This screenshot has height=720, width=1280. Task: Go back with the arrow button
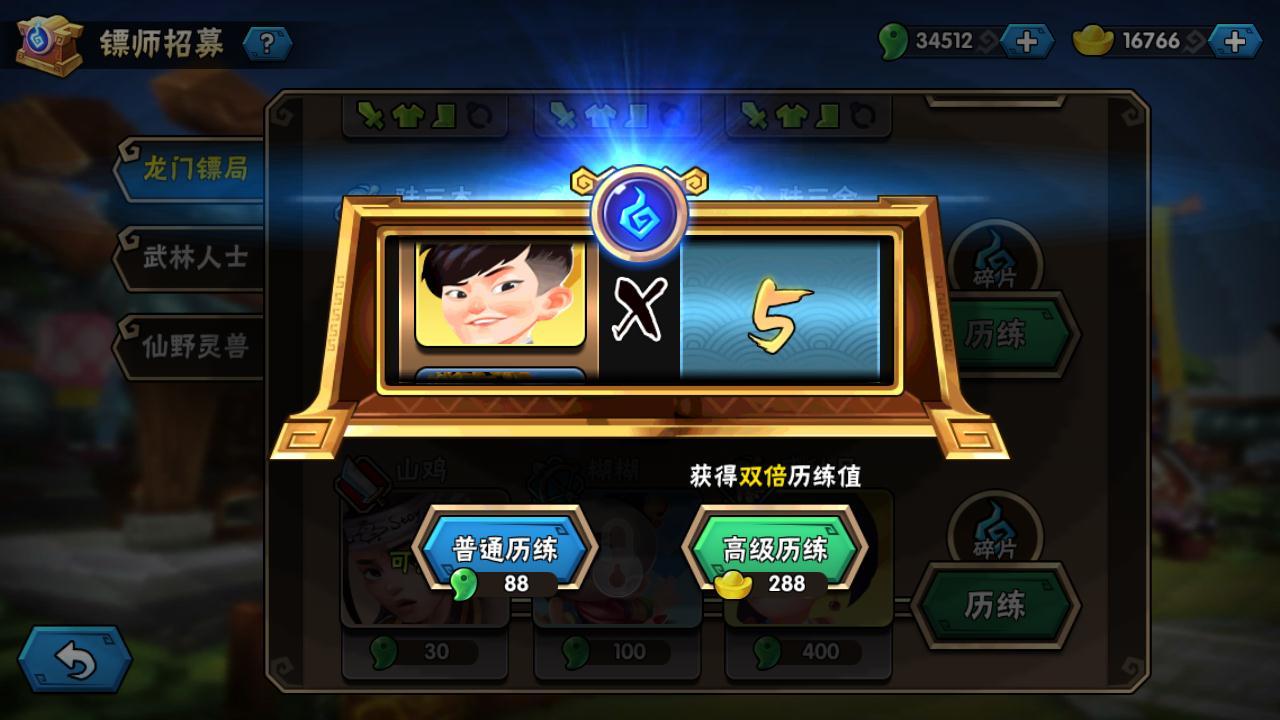click(x=75, y=660)
